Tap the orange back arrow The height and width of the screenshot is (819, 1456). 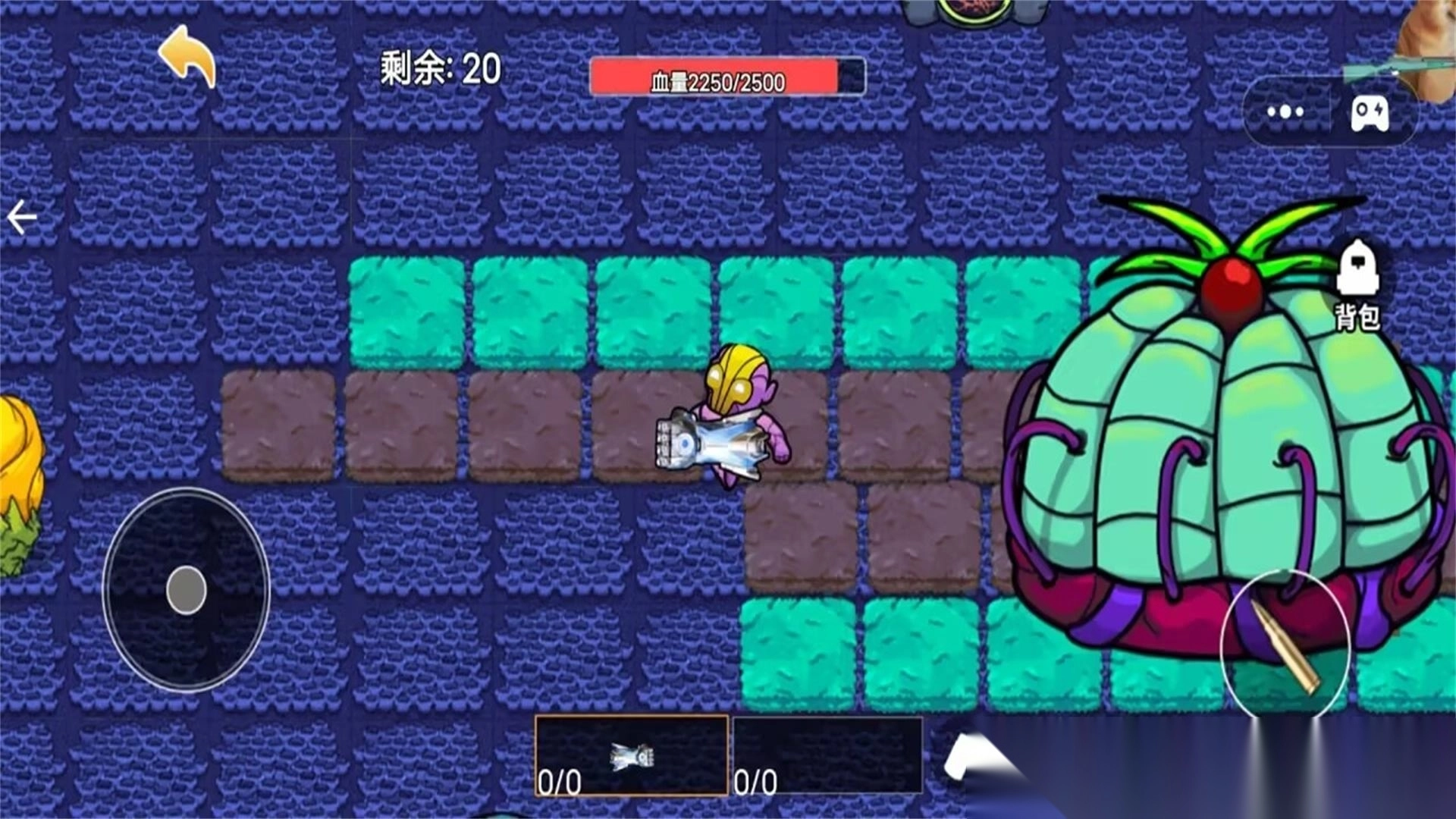coord(186,57)
